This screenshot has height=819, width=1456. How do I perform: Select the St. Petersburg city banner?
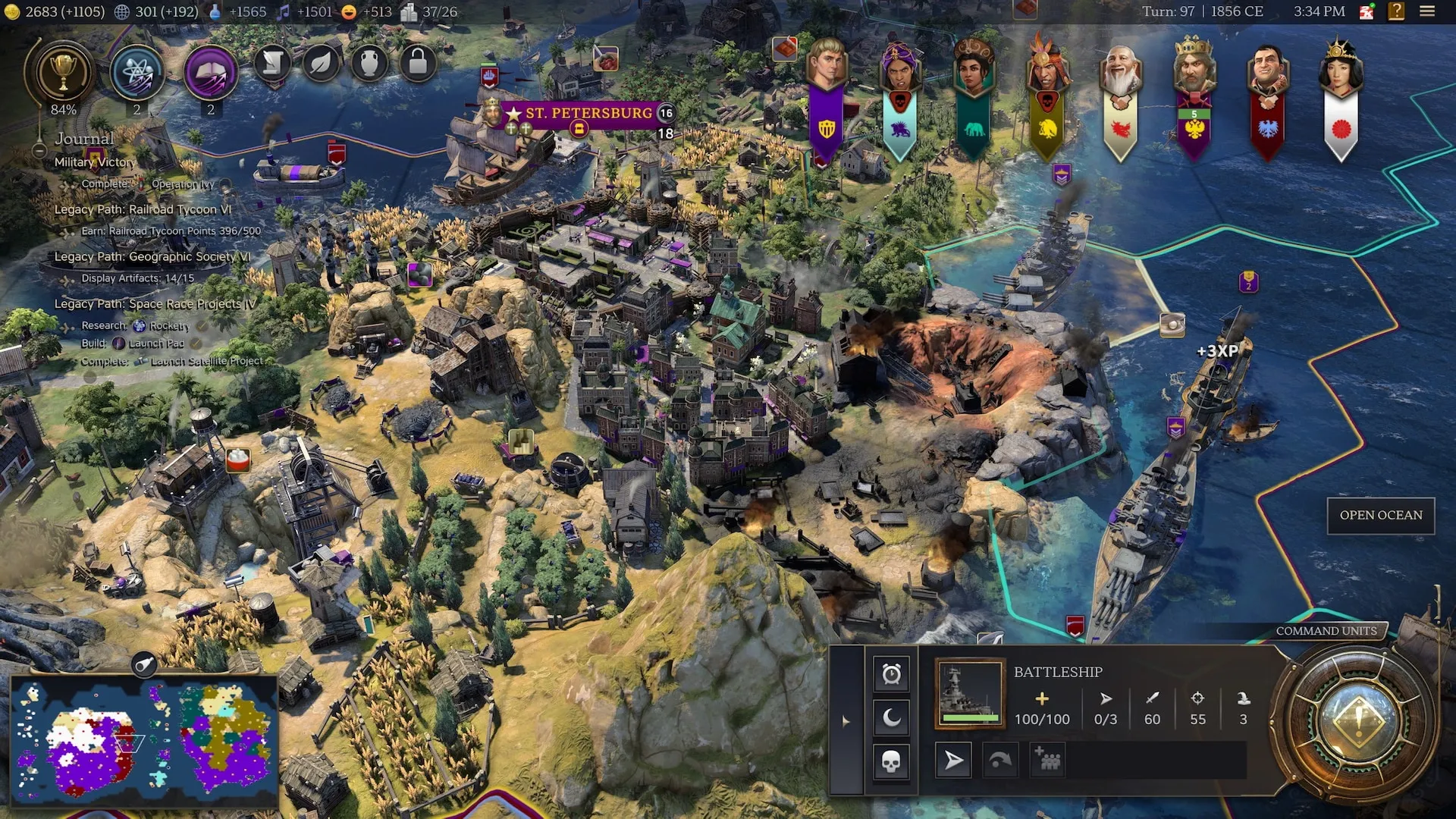click(588, 114)
